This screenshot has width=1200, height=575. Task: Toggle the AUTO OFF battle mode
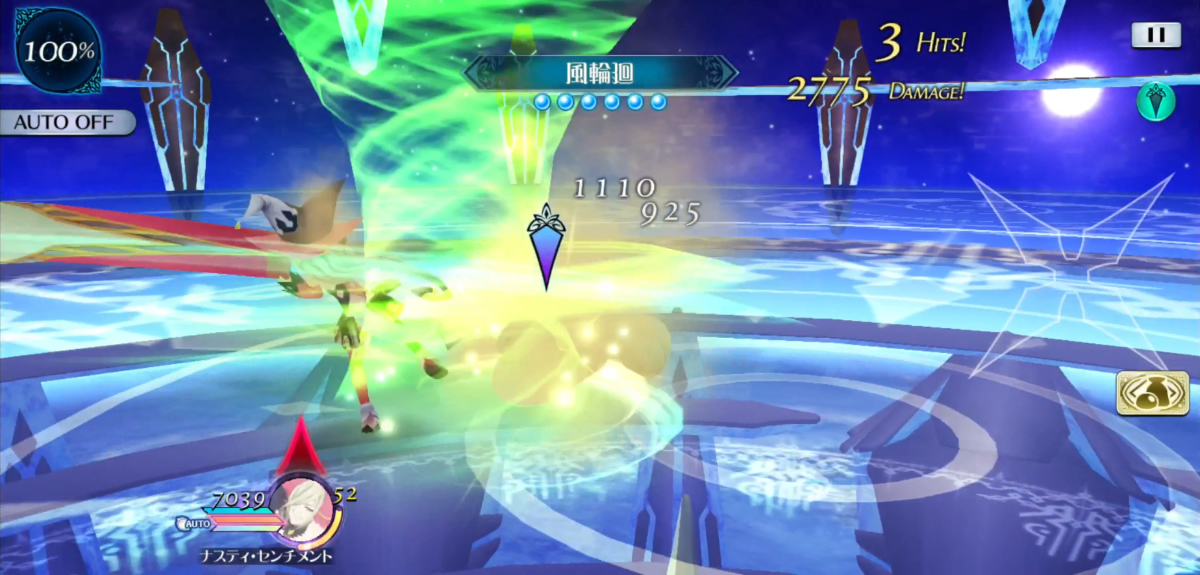tap(68, 123)
